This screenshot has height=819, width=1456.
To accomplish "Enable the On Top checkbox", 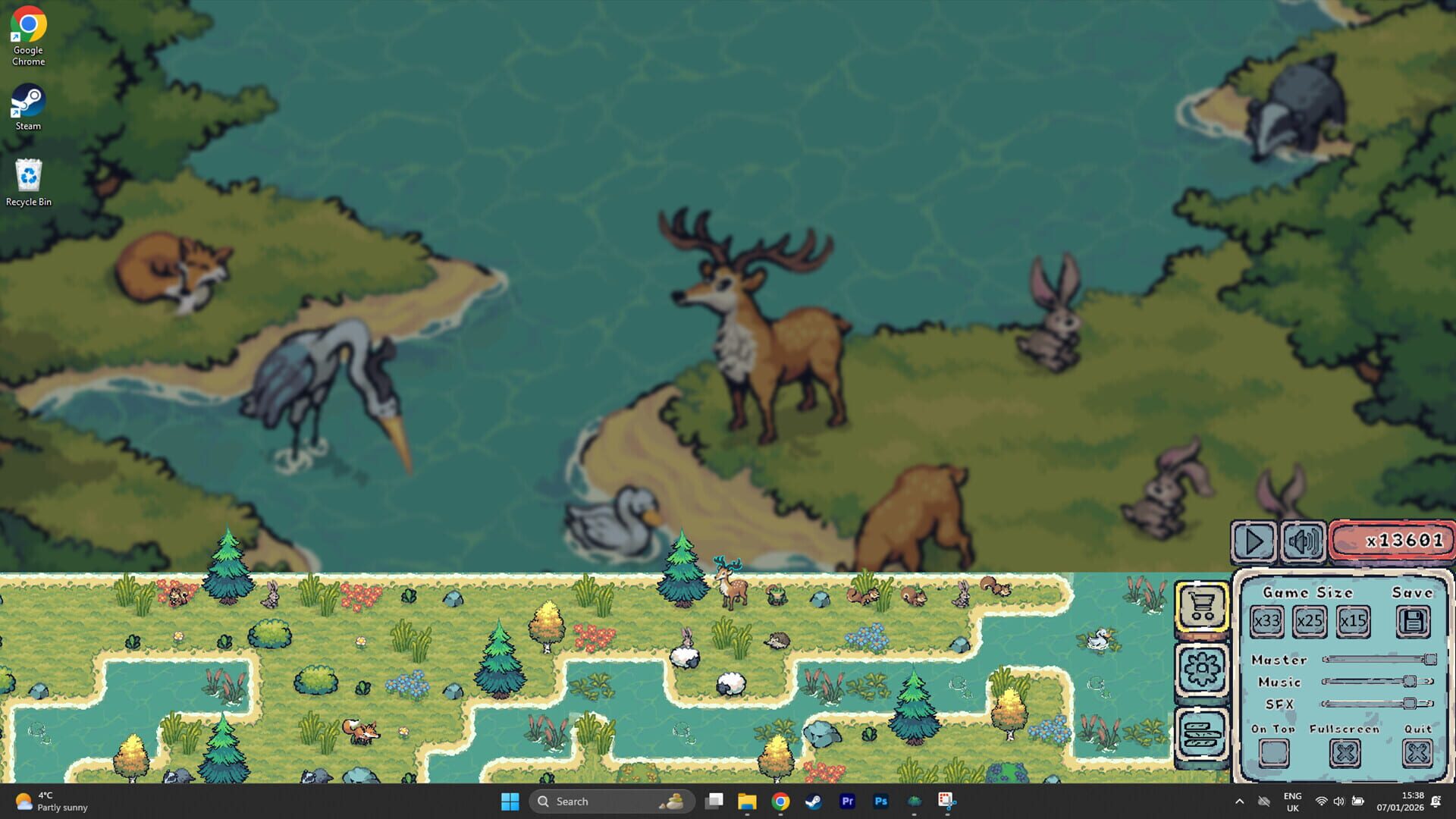I will point(1273,752).
